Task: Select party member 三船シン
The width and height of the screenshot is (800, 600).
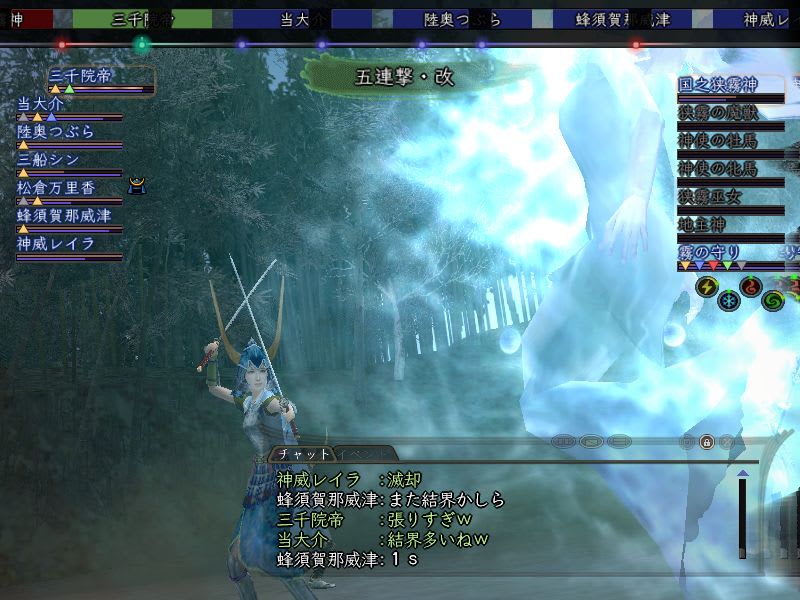Action: pos(47,159)
